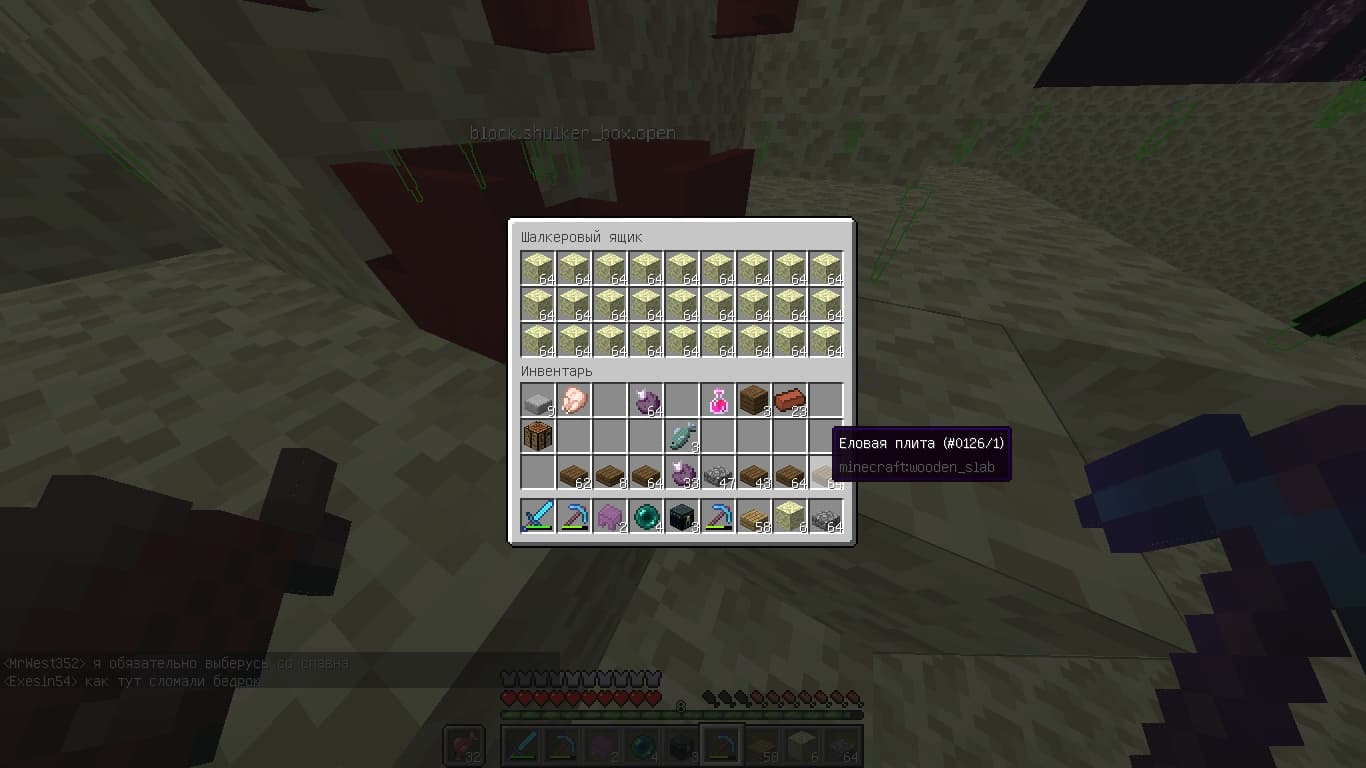
Task: Select the raw fish stack of 3
Action: (681, 437)
